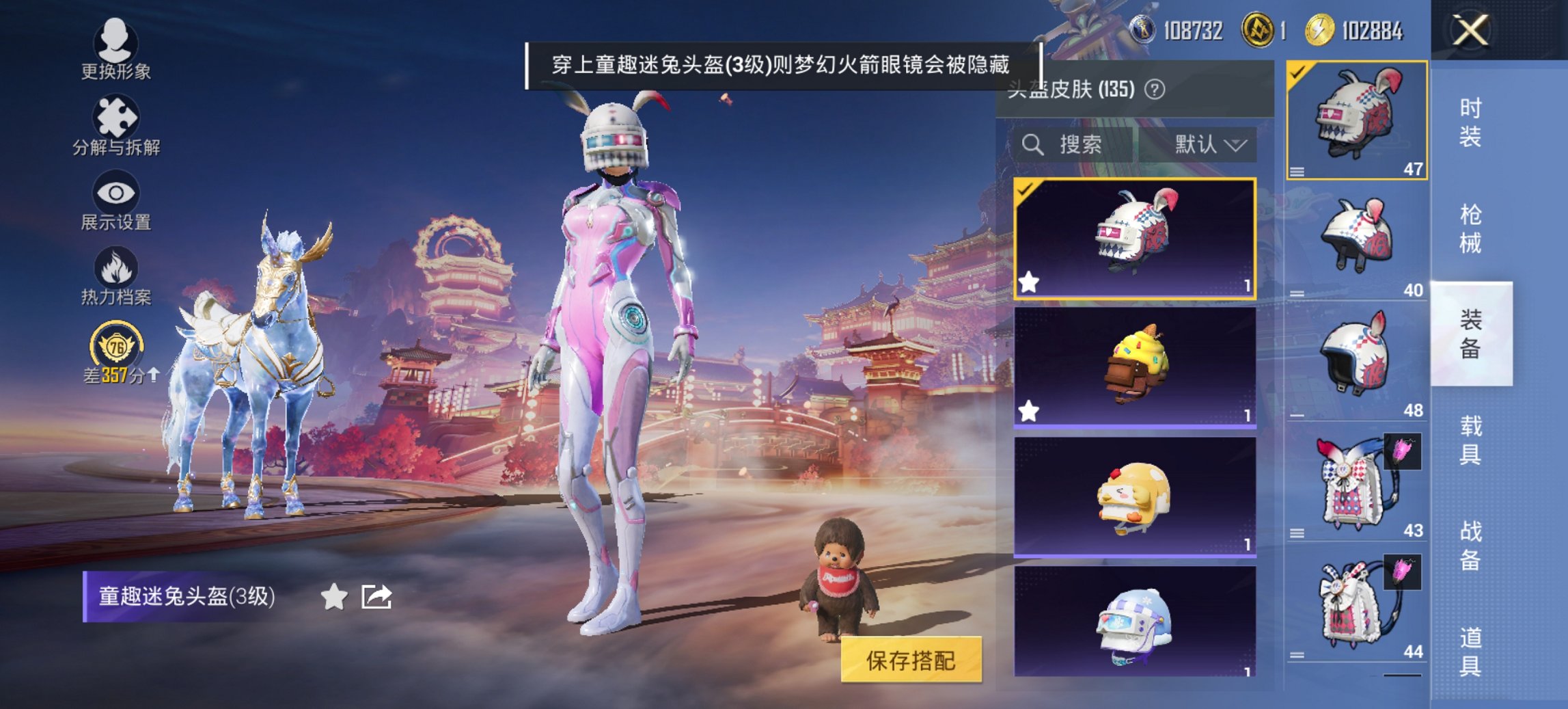
Task: Open the search 搜索 field icon
Action: coord(1032,145)
